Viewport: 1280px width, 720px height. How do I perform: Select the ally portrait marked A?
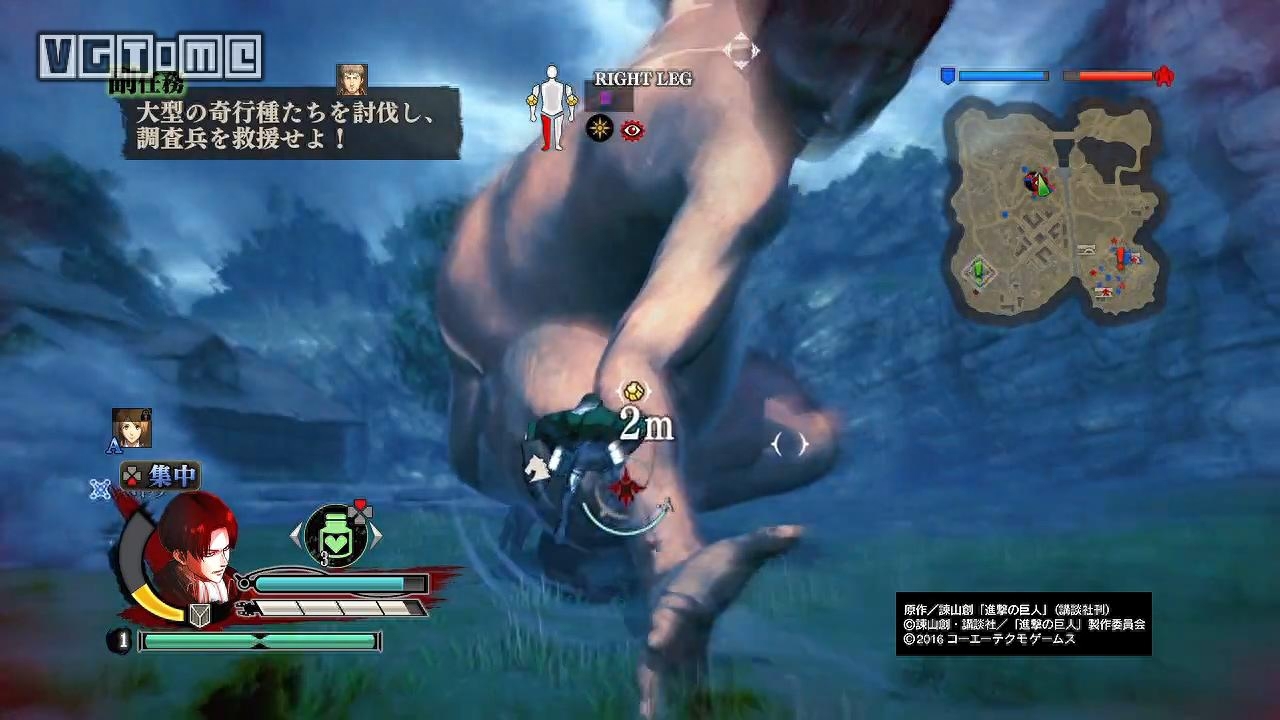tap(131, 426)
